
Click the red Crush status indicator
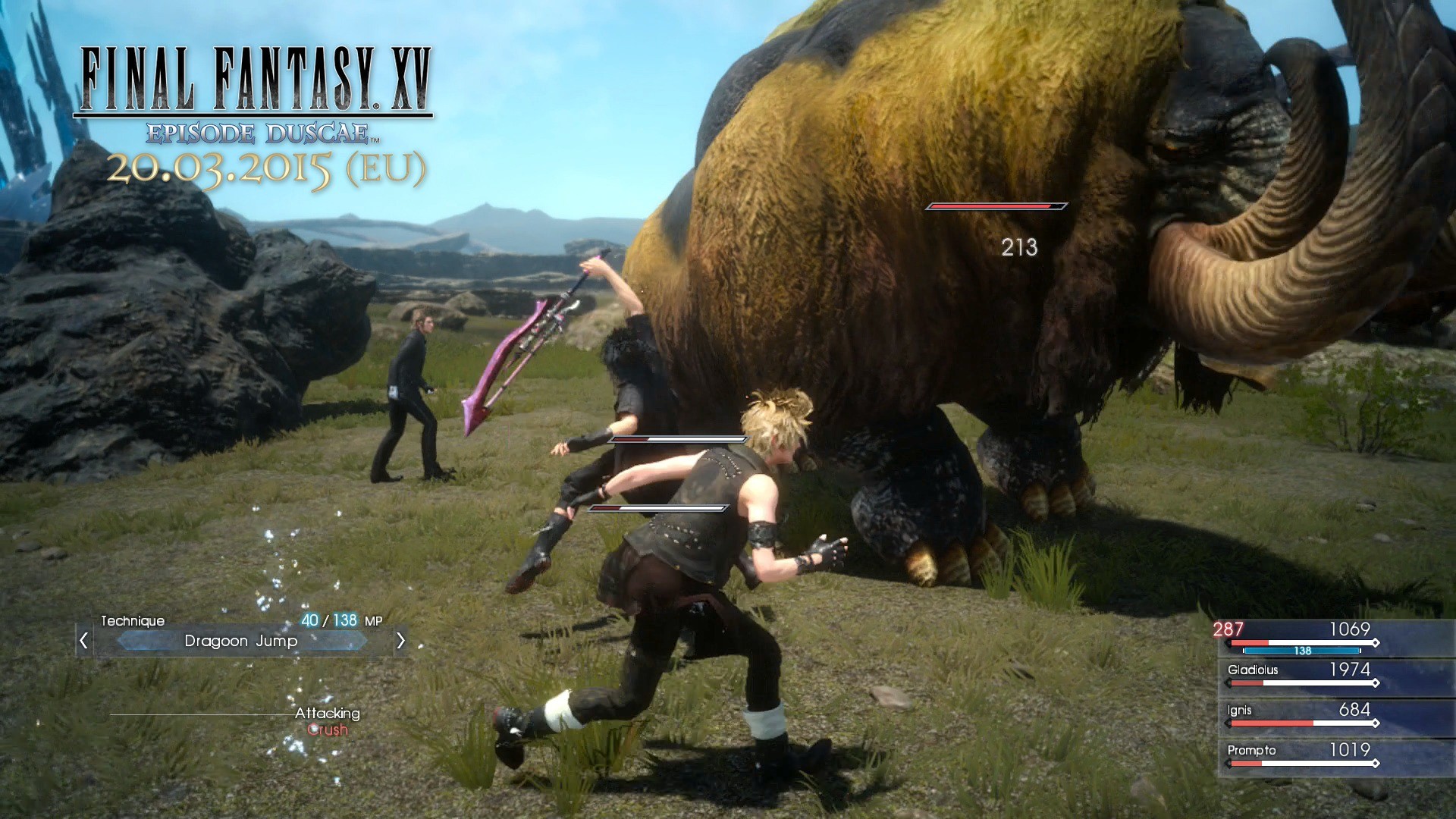pyautogui.click(x=326, y=730)
